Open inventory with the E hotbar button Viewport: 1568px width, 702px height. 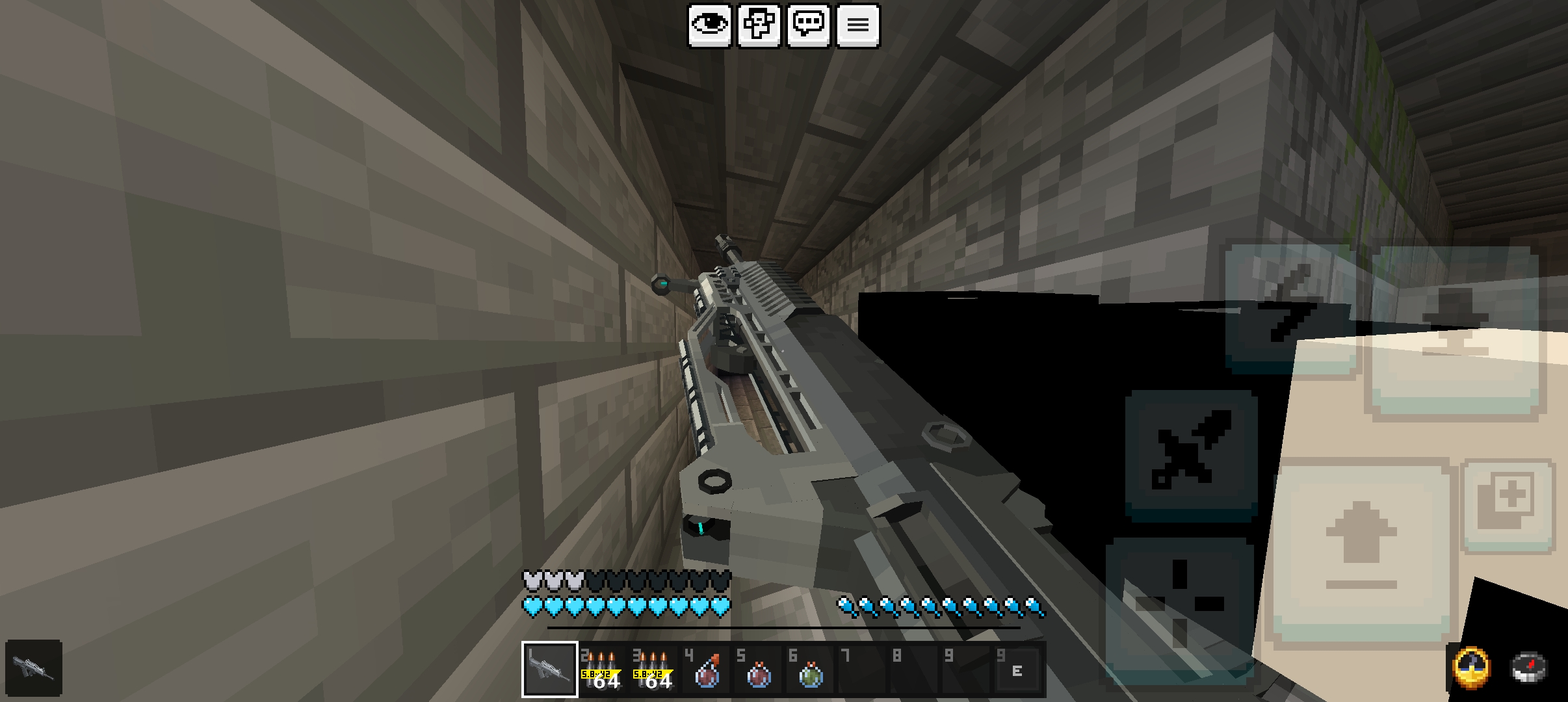coord(1017,671)
